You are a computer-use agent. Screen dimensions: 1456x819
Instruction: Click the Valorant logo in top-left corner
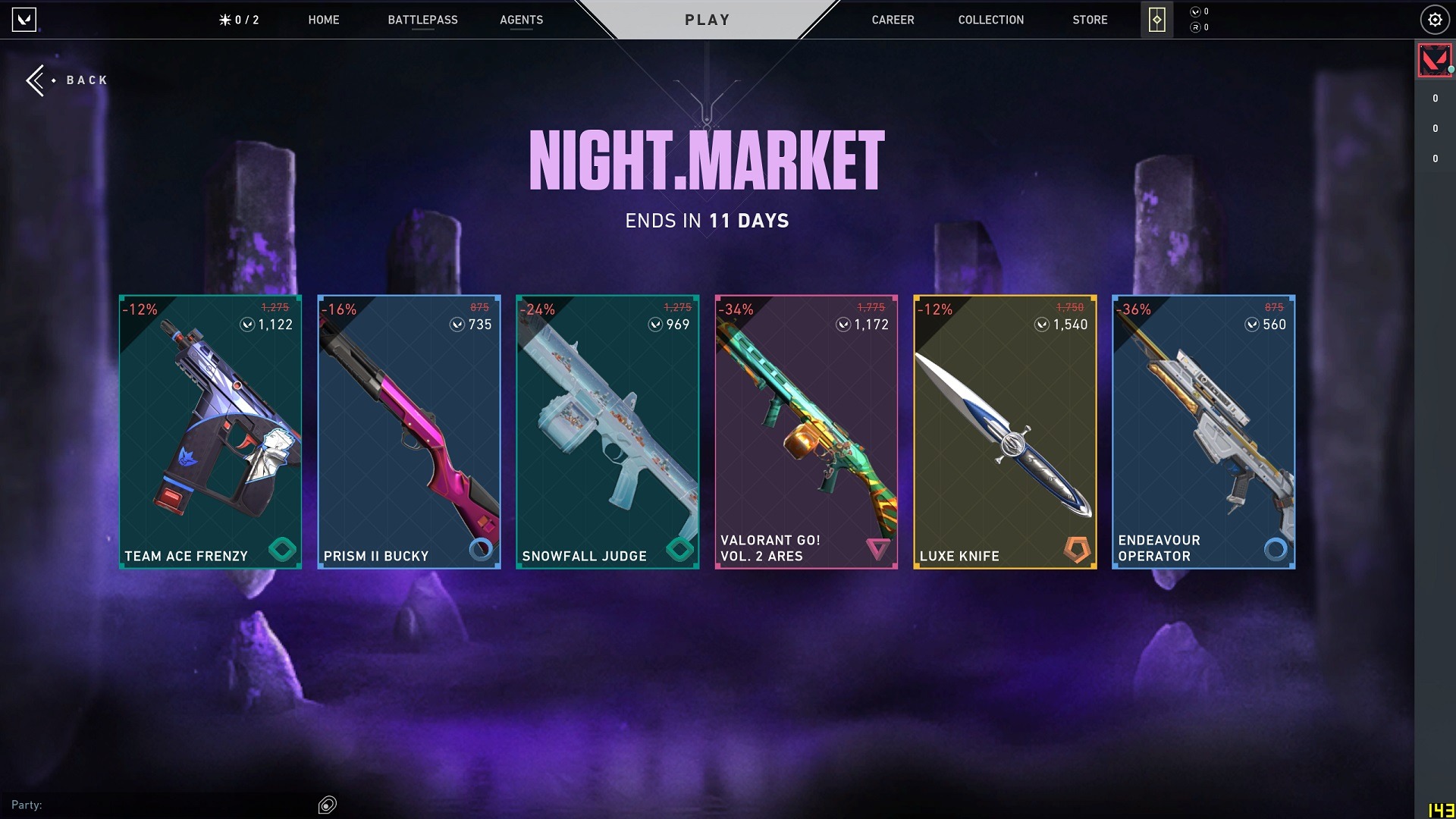23,20
